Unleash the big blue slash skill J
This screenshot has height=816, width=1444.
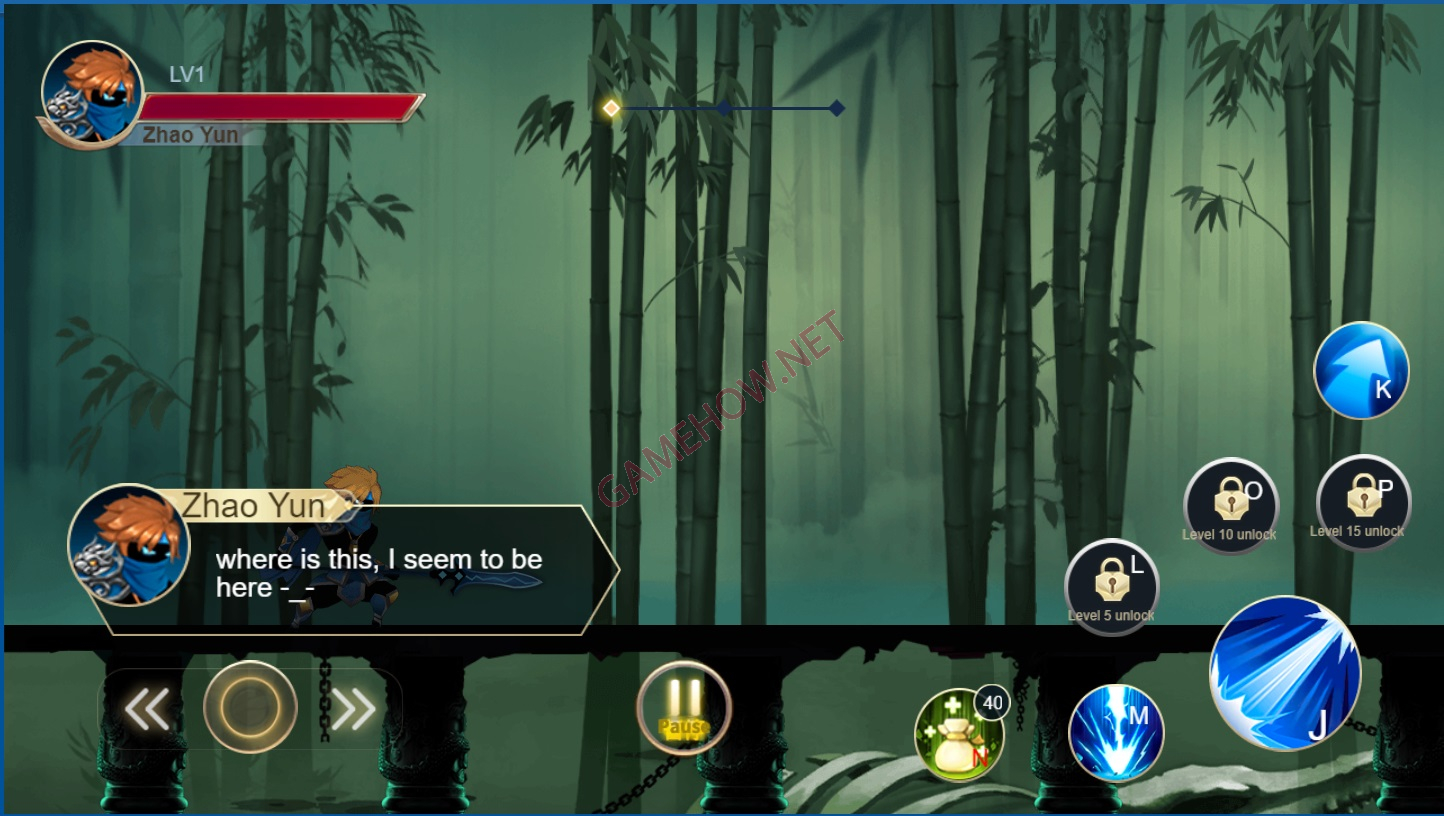click(x=1285, y=673)
